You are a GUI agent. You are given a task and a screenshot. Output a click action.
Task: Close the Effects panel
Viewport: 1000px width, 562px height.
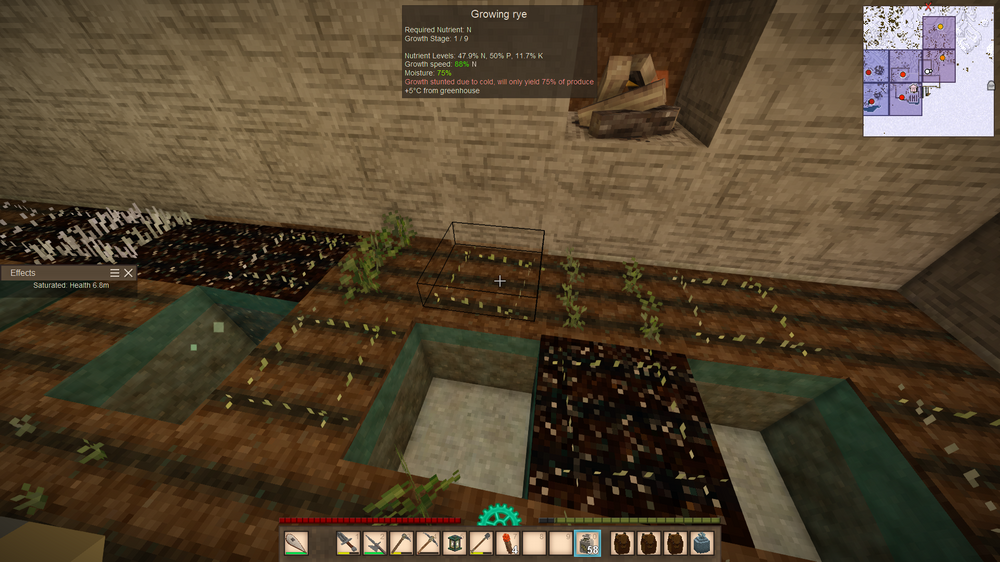(x=128, y=273)
